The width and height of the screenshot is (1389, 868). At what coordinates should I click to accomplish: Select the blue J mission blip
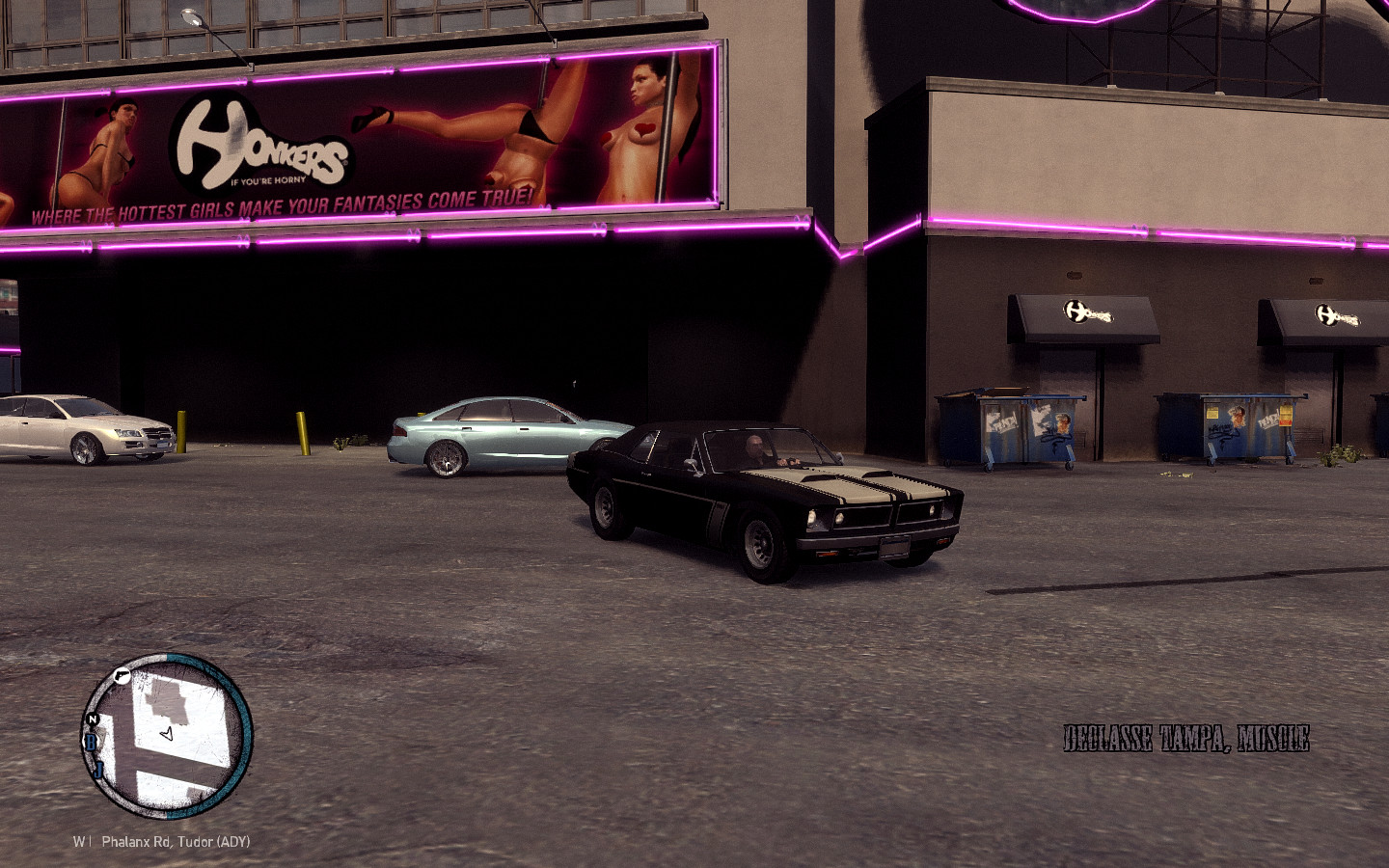click(97, 769)
